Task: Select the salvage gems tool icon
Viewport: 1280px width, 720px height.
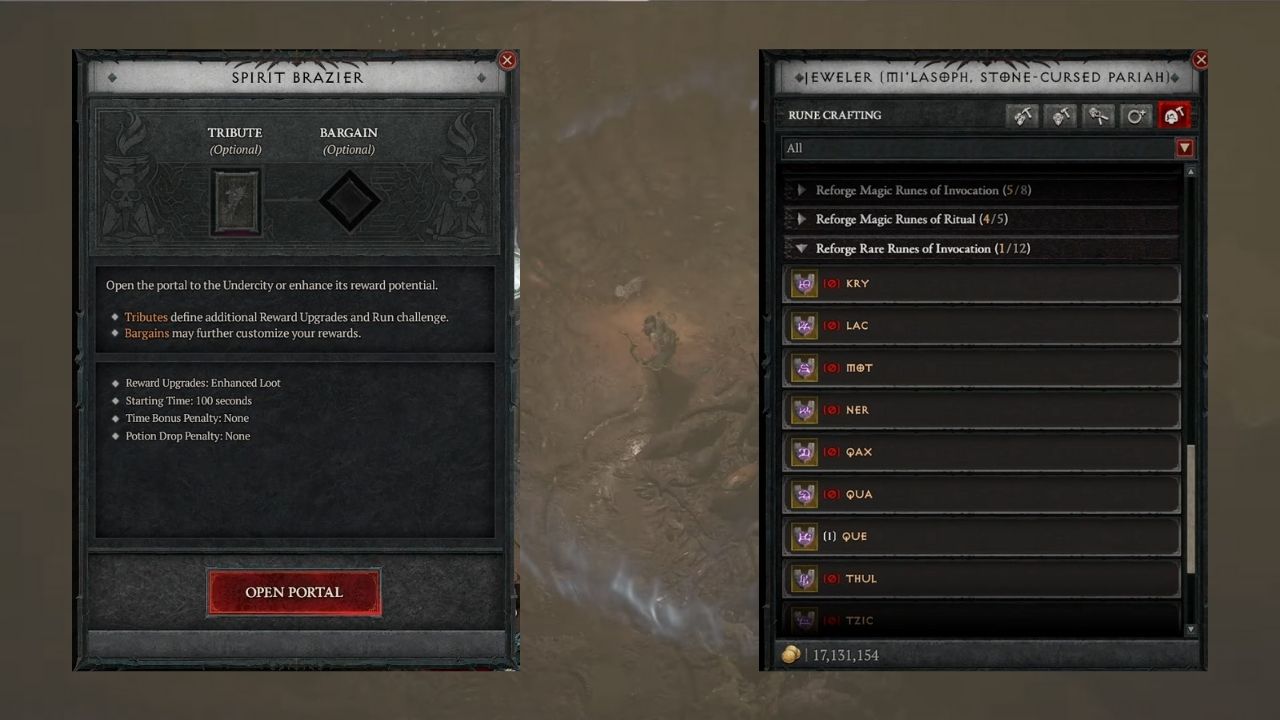Action: [x=1098, y=115]
